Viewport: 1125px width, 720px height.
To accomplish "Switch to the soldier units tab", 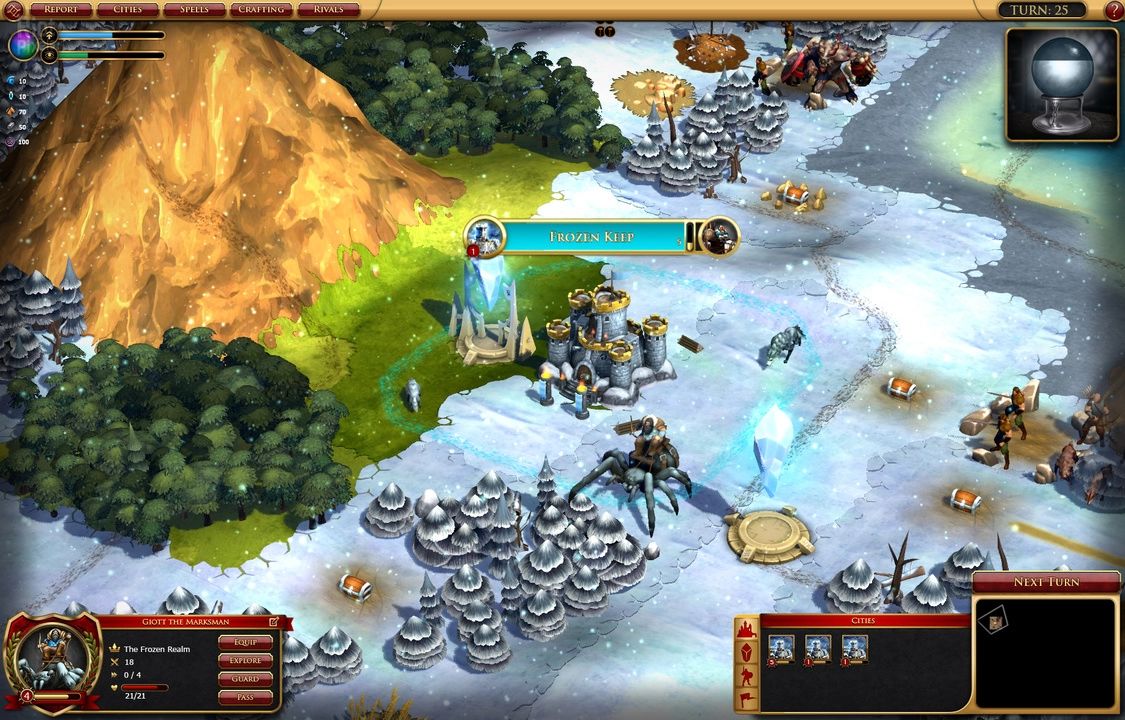I will point(746,676).
